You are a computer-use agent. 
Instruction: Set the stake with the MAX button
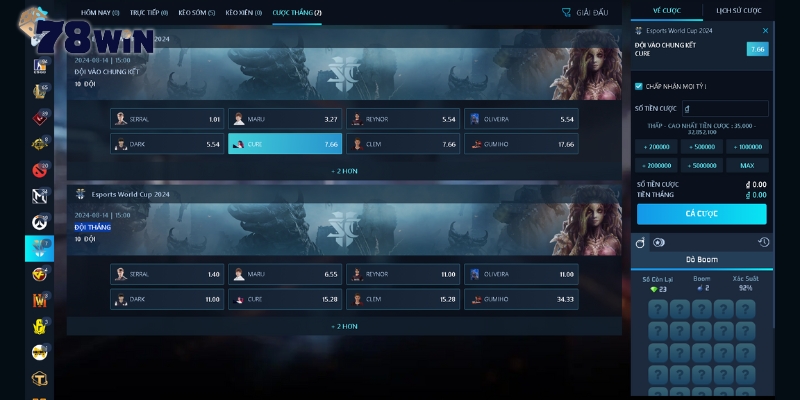[x=747, y=165]
